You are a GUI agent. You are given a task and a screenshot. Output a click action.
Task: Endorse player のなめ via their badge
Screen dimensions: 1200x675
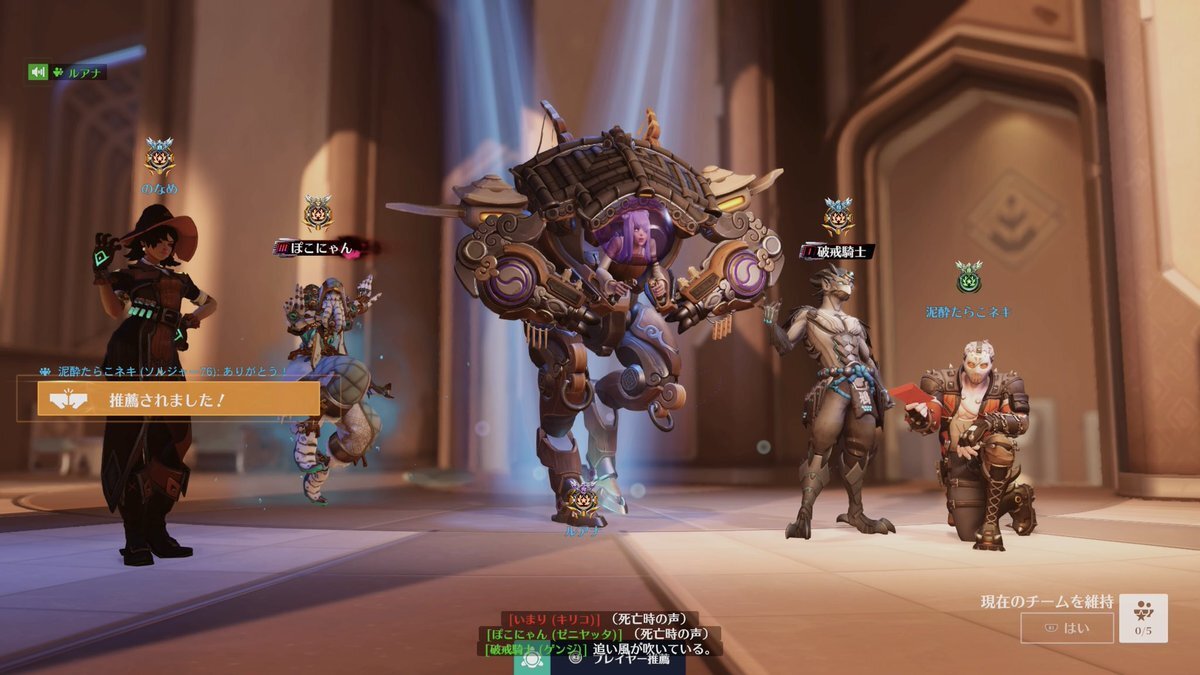coord(159,157)
